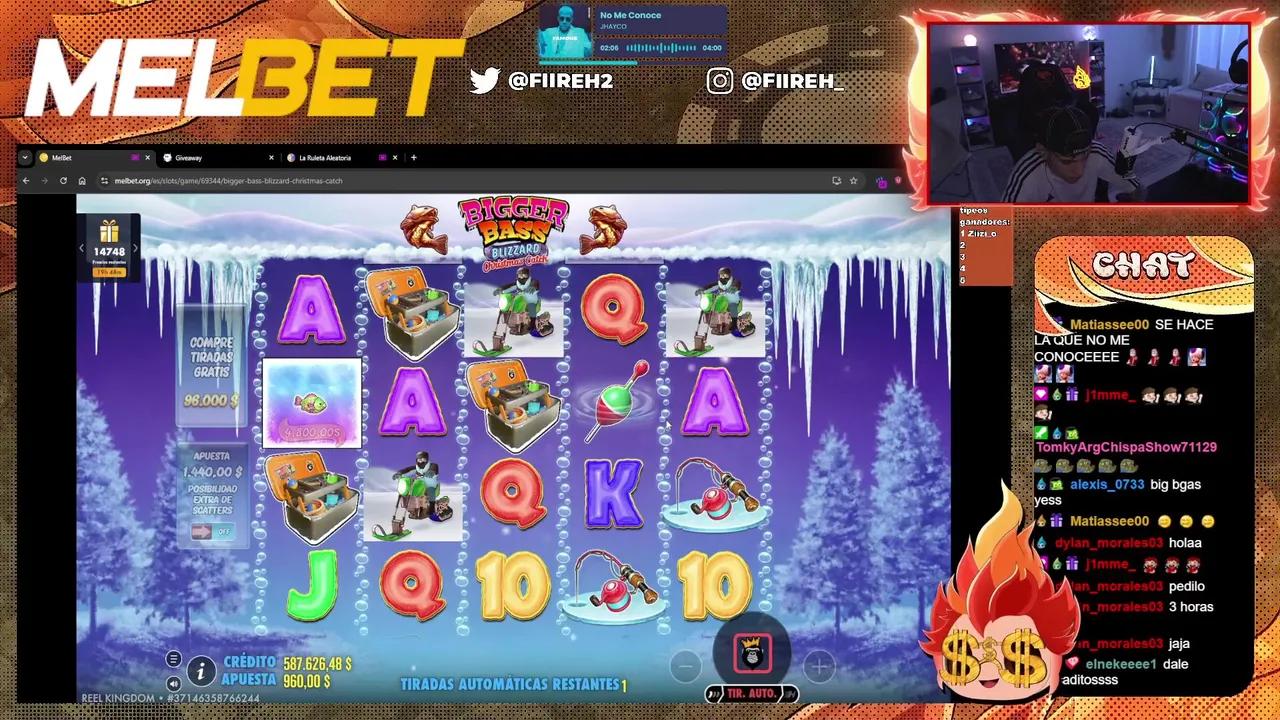The height and width of the screenshot is (720, 1280).
Task: Open the paytable info with the i icon
Action: (x=201, y=672)
